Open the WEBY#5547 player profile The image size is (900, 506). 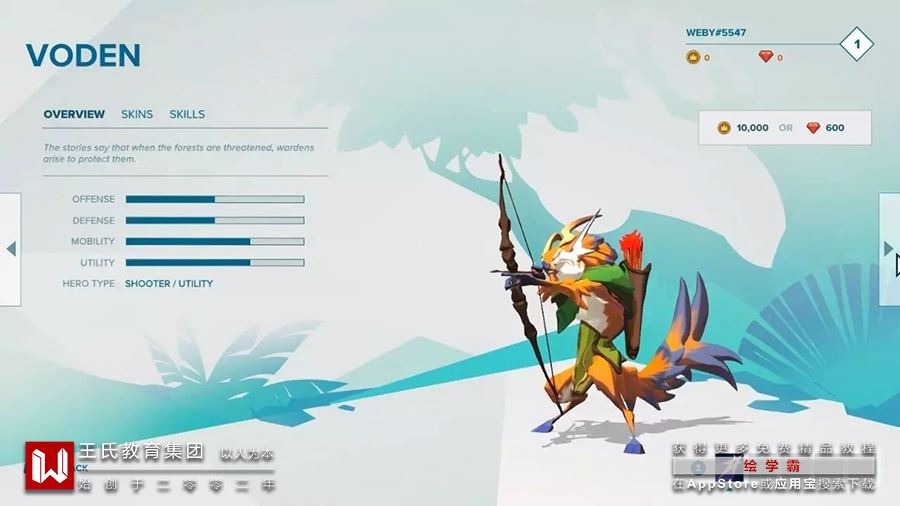tap(716, 32)
